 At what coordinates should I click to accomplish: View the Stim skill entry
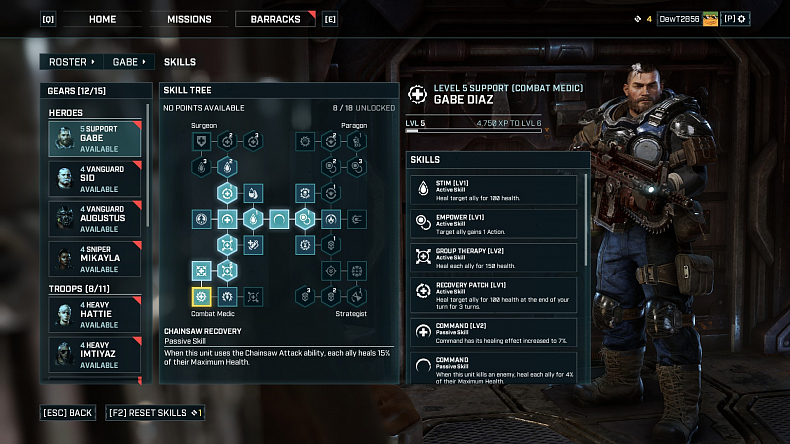(x=494, y=191)
